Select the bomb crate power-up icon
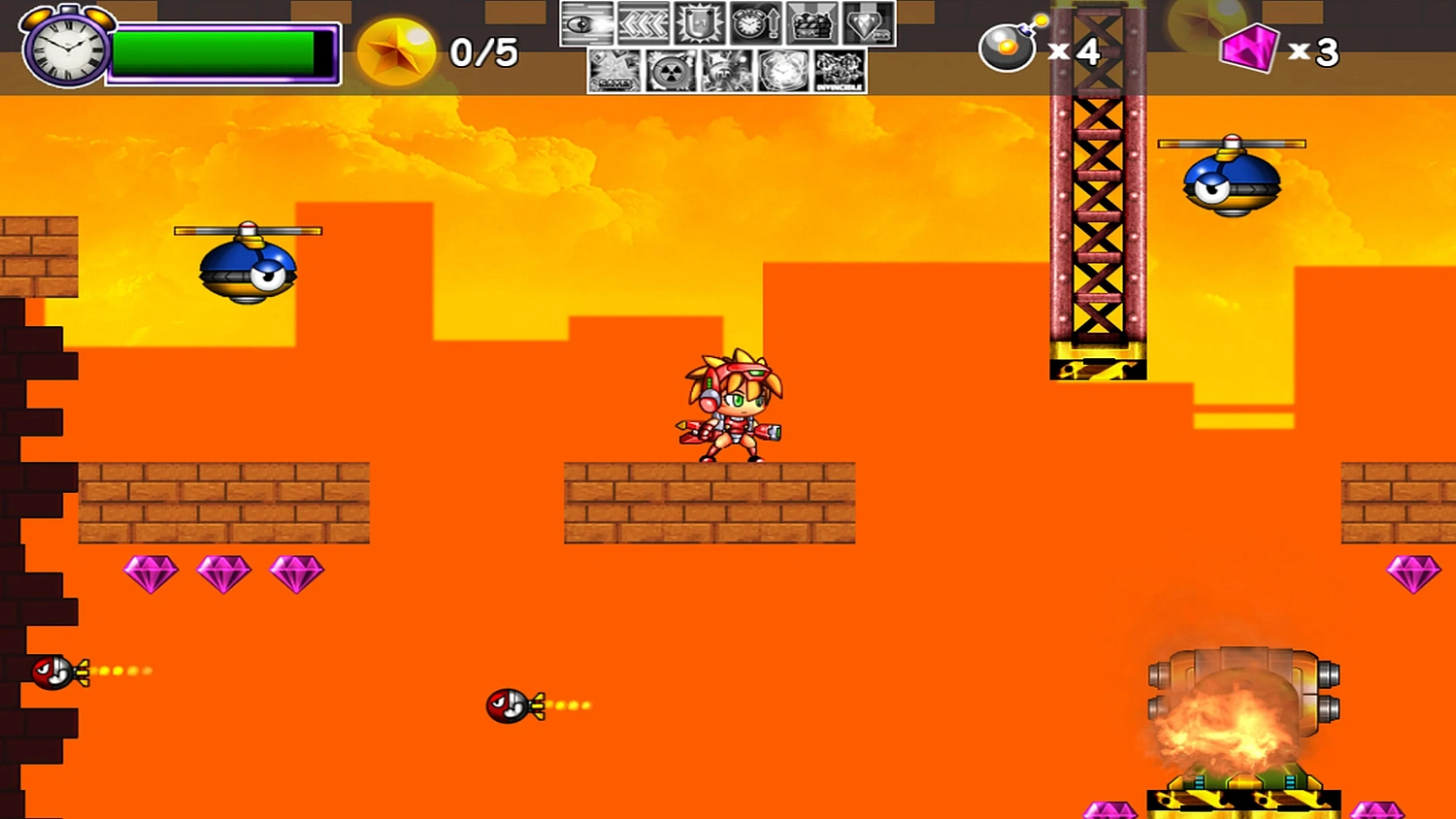Screen dimensions: 1456x819 [x=811, y=24]
